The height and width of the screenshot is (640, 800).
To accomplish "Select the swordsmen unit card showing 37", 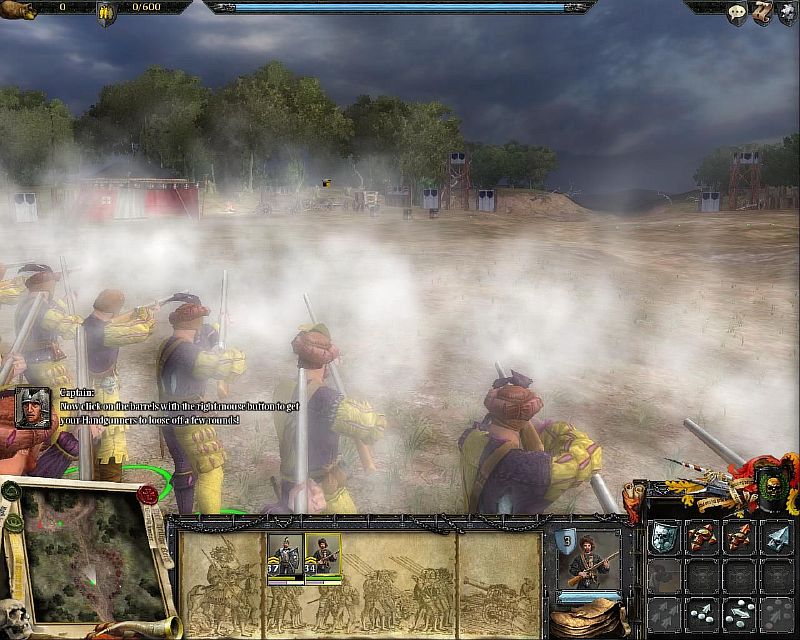I will (284, 555).
